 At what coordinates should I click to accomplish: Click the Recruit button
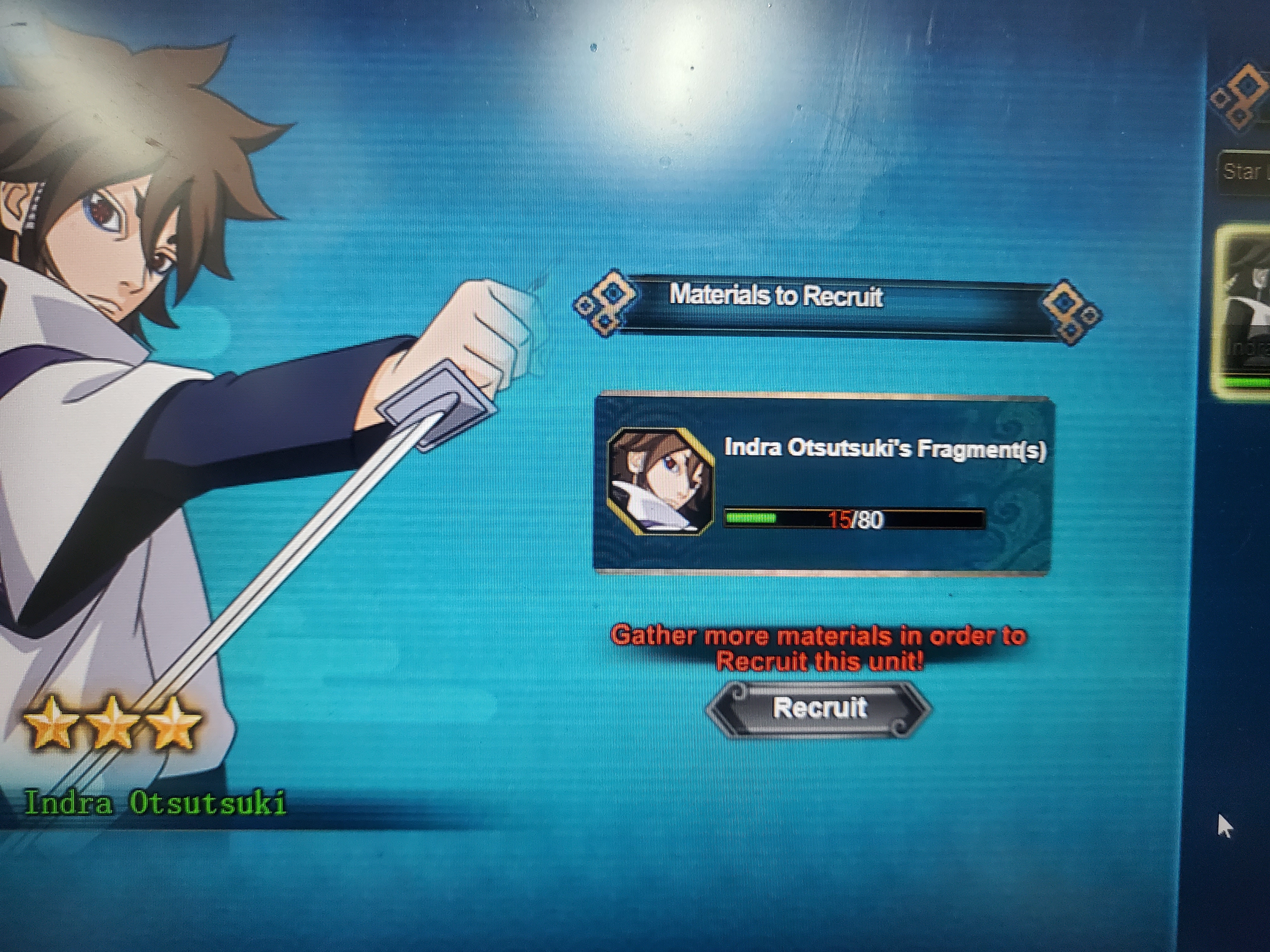[x=819, y=708]
